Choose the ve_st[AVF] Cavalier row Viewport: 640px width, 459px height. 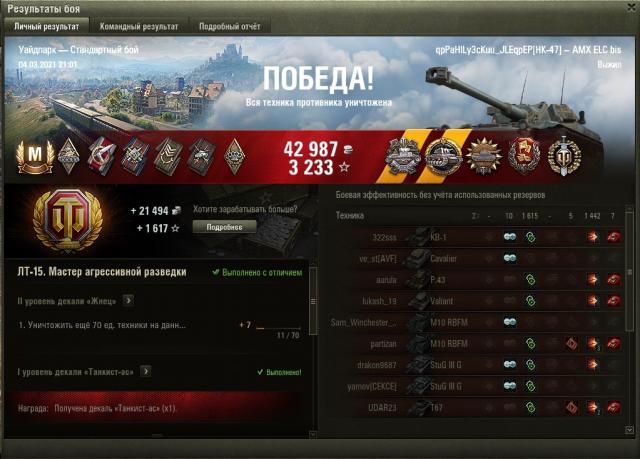click(480, 257)
